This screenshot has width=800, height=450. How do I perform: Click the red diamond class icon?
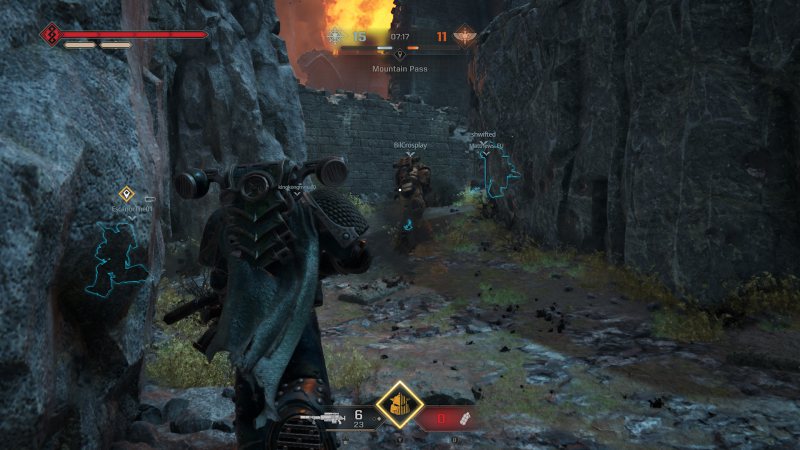[x=51, y=35]
